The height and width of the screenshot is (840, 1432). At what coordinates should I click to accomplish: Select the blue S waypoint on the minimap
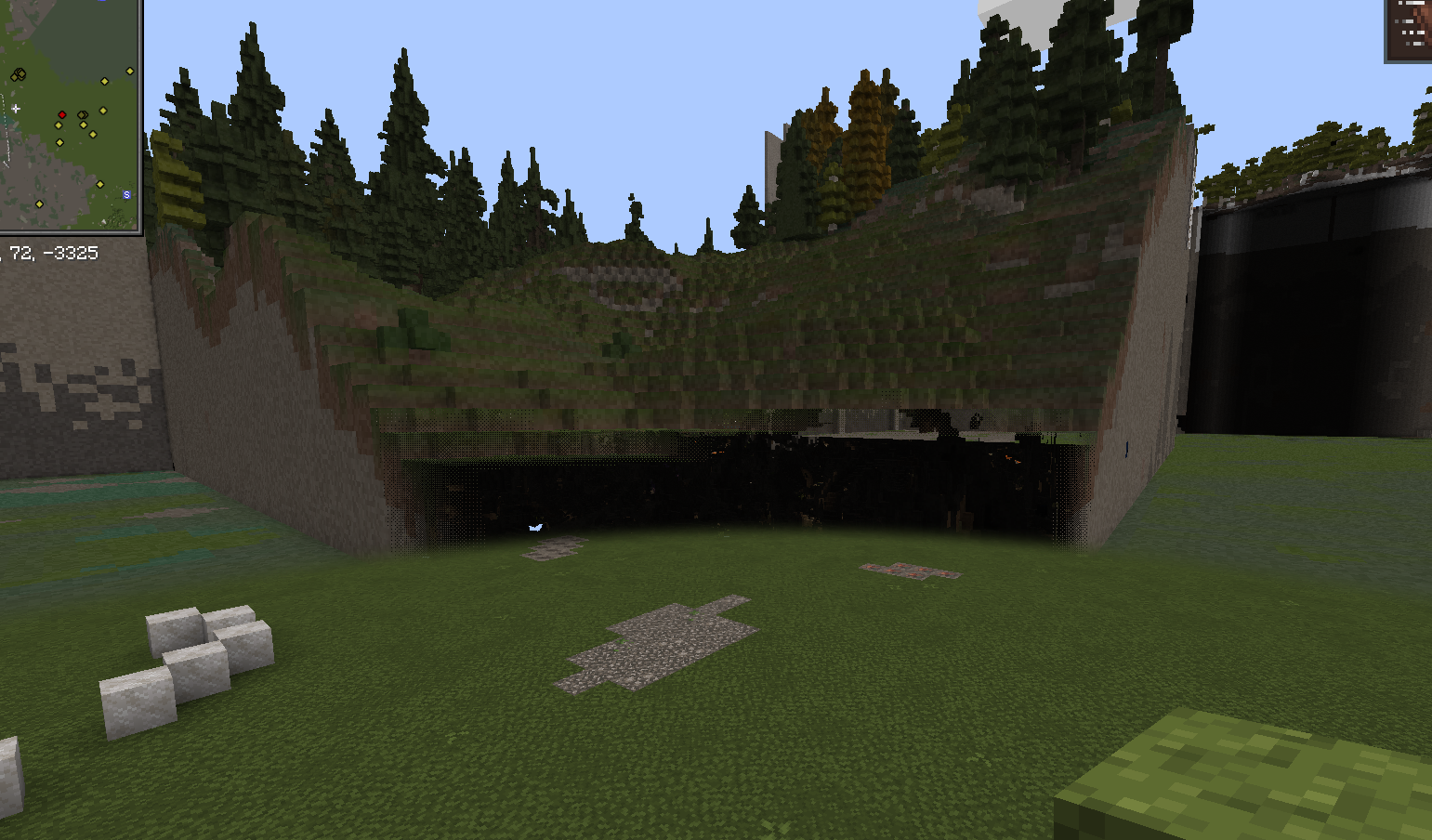click(x=126, y=194)
